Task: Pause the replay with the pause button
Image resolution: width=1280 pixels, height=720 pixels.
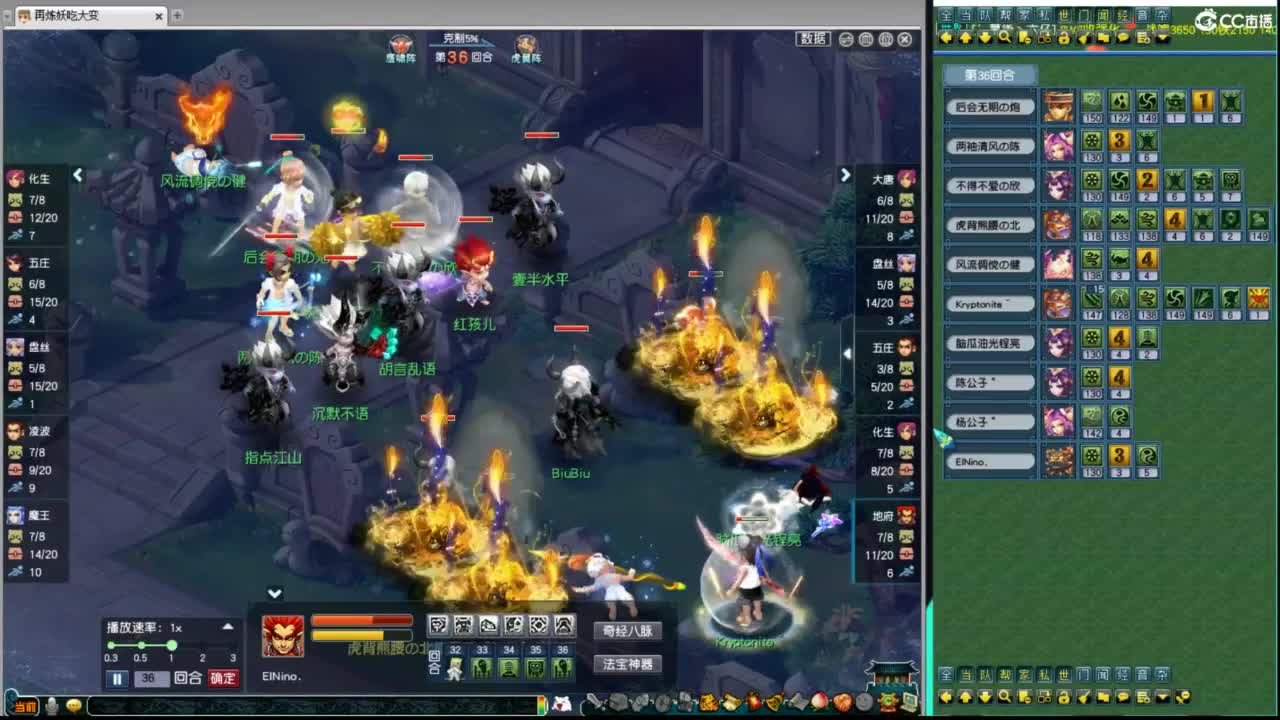Action: (x=116, y=678)
